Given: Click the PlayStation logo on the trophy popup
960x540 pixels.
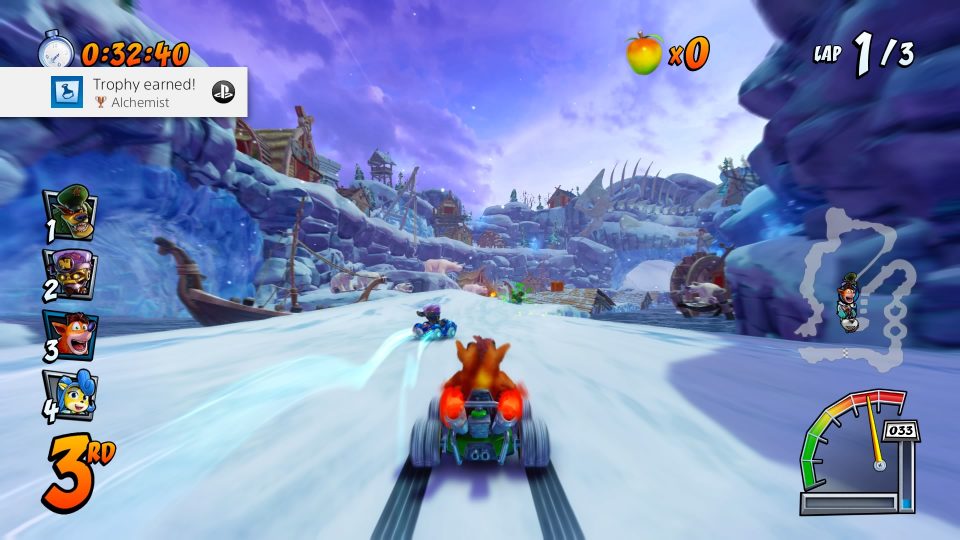Looking at the screenshot, I should [x=222, y=92].
